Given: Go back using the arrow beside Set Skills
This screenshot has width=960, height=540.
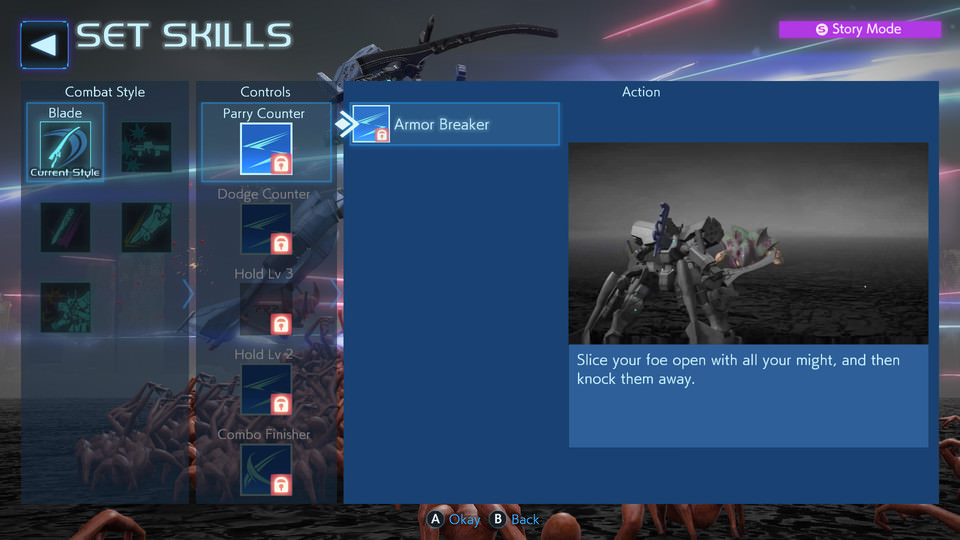Looking at the screenshot, I should pyautogui.click(x=44, y=42).
